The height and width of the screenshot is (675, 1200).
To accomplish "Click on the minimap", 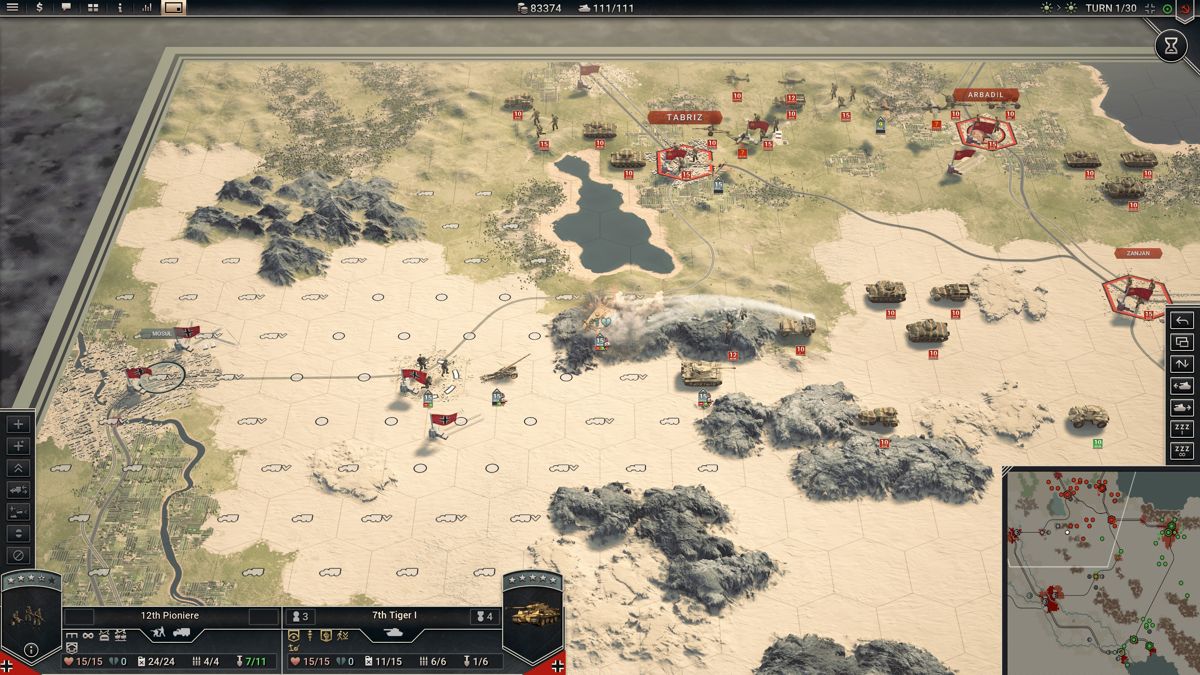I will [x=1100, y=572].
